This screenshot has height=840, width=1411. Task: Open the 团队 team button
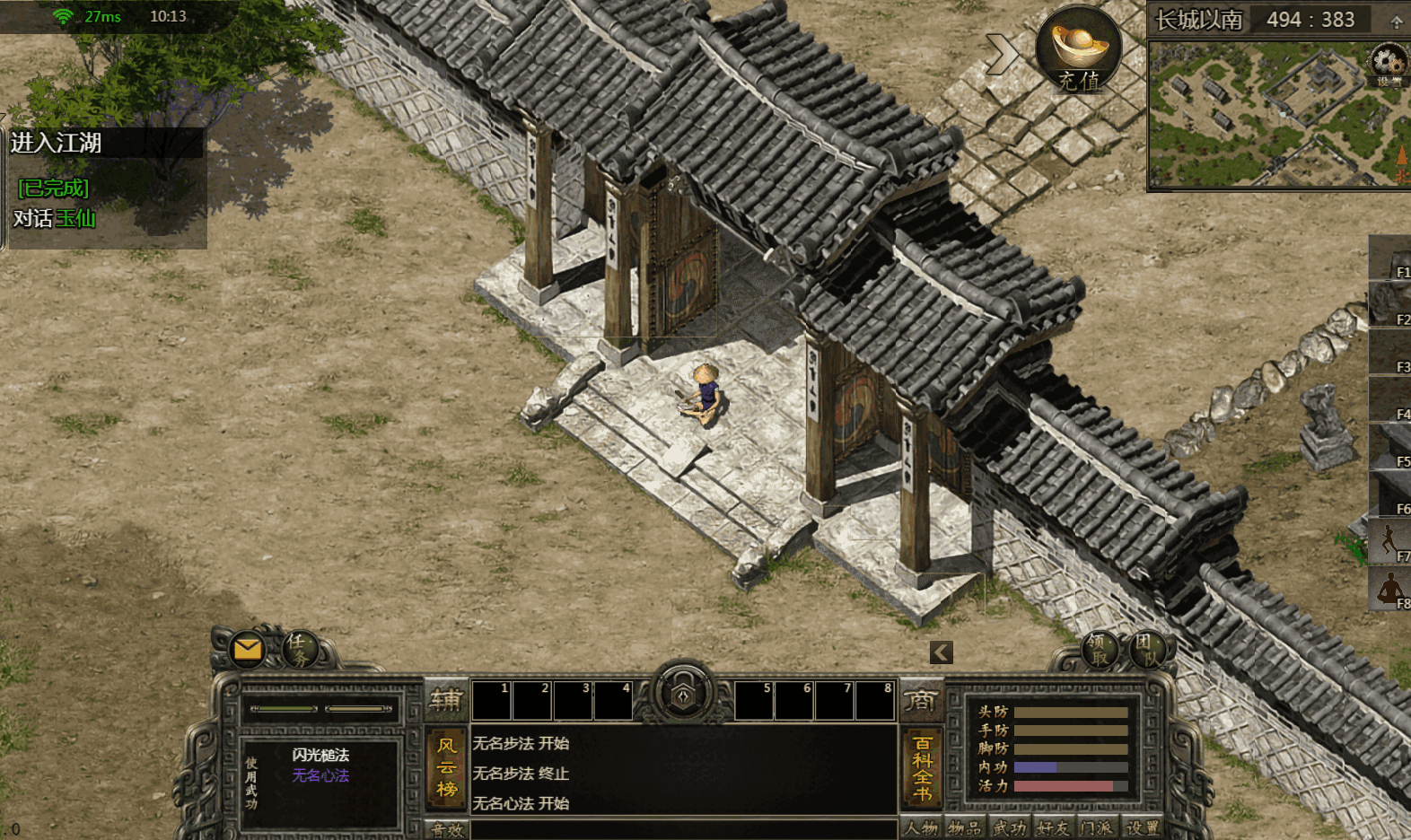click(1145, 649)
